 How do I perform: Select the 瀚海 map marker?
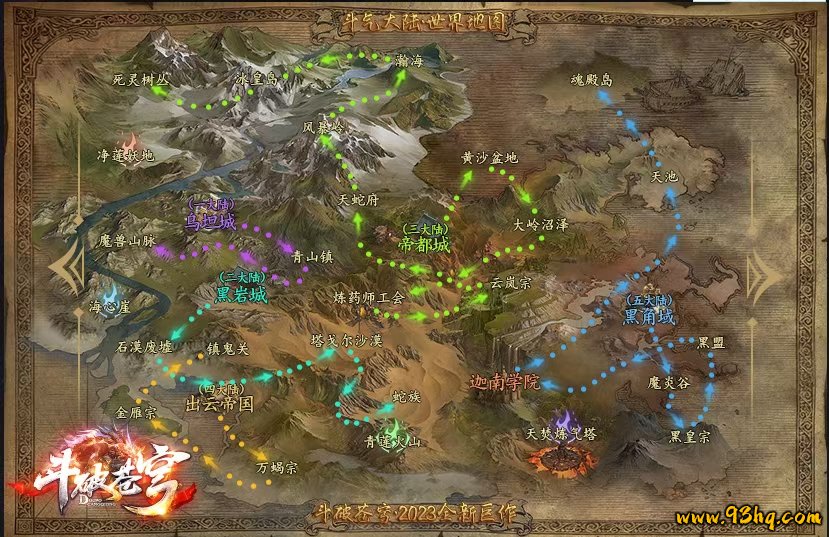click(x=410, y=62)
